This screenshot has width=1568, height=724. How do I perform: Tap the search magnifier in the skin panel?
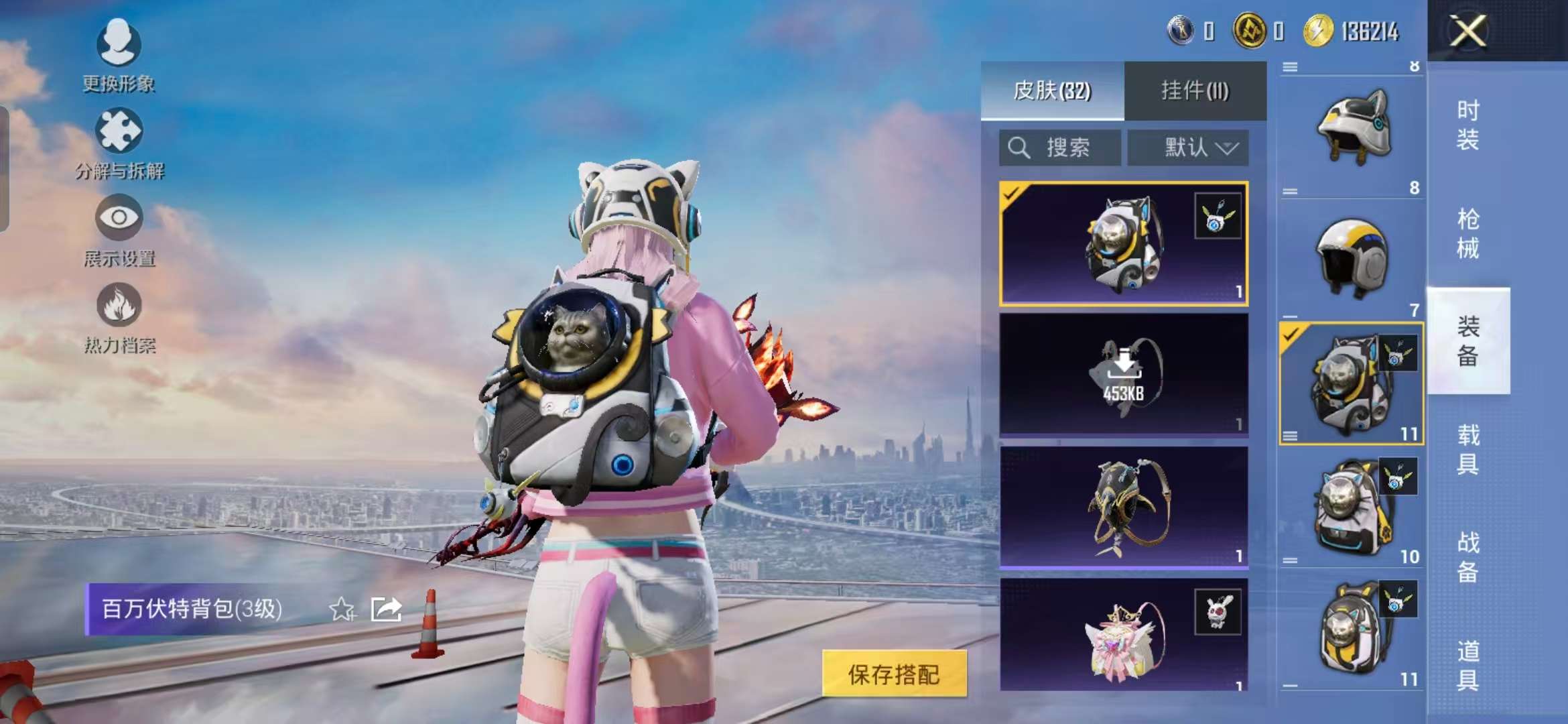[1020, 147]
